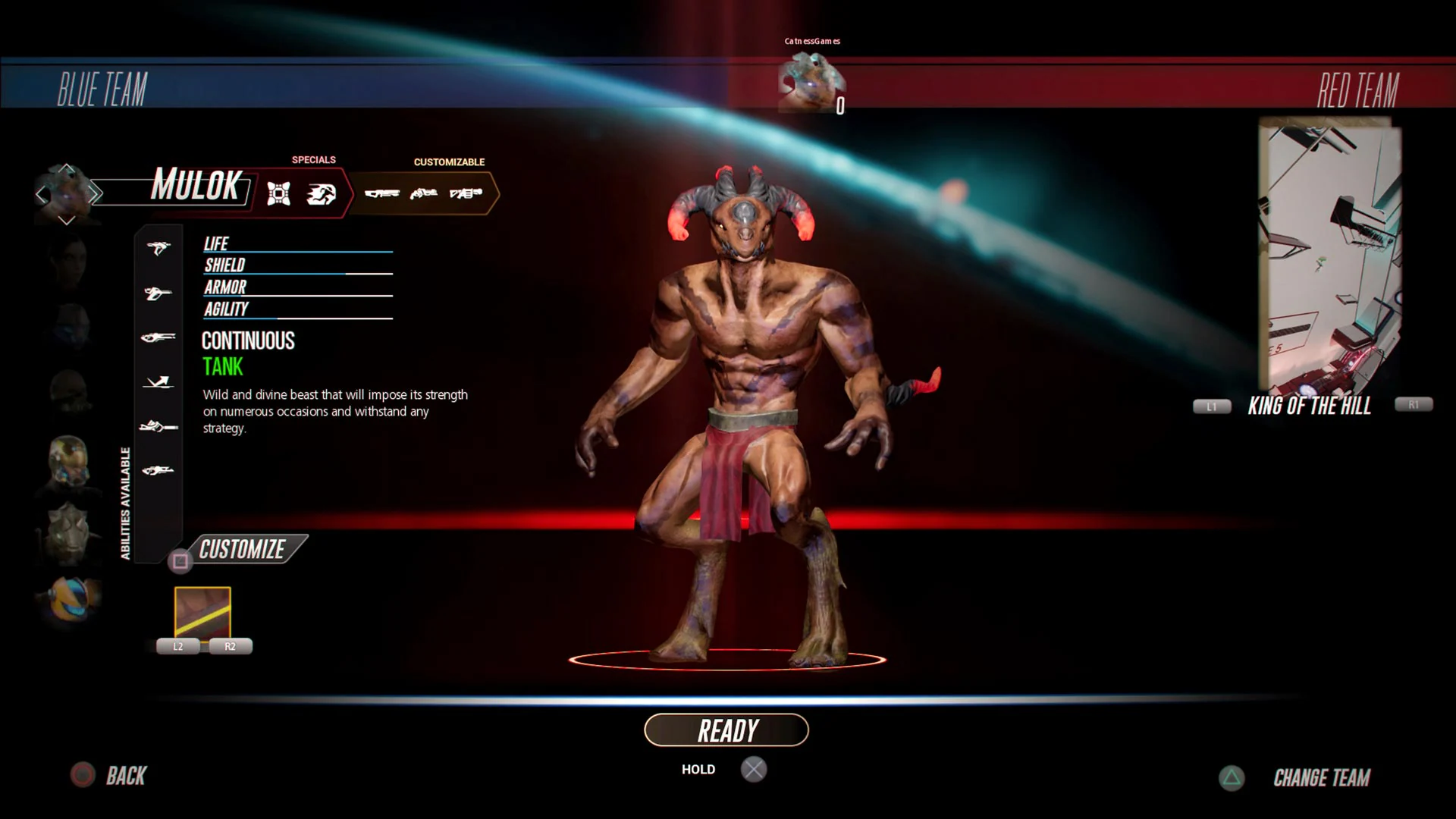Click the top weapon icon in Abilities Available

coord(157,249)
